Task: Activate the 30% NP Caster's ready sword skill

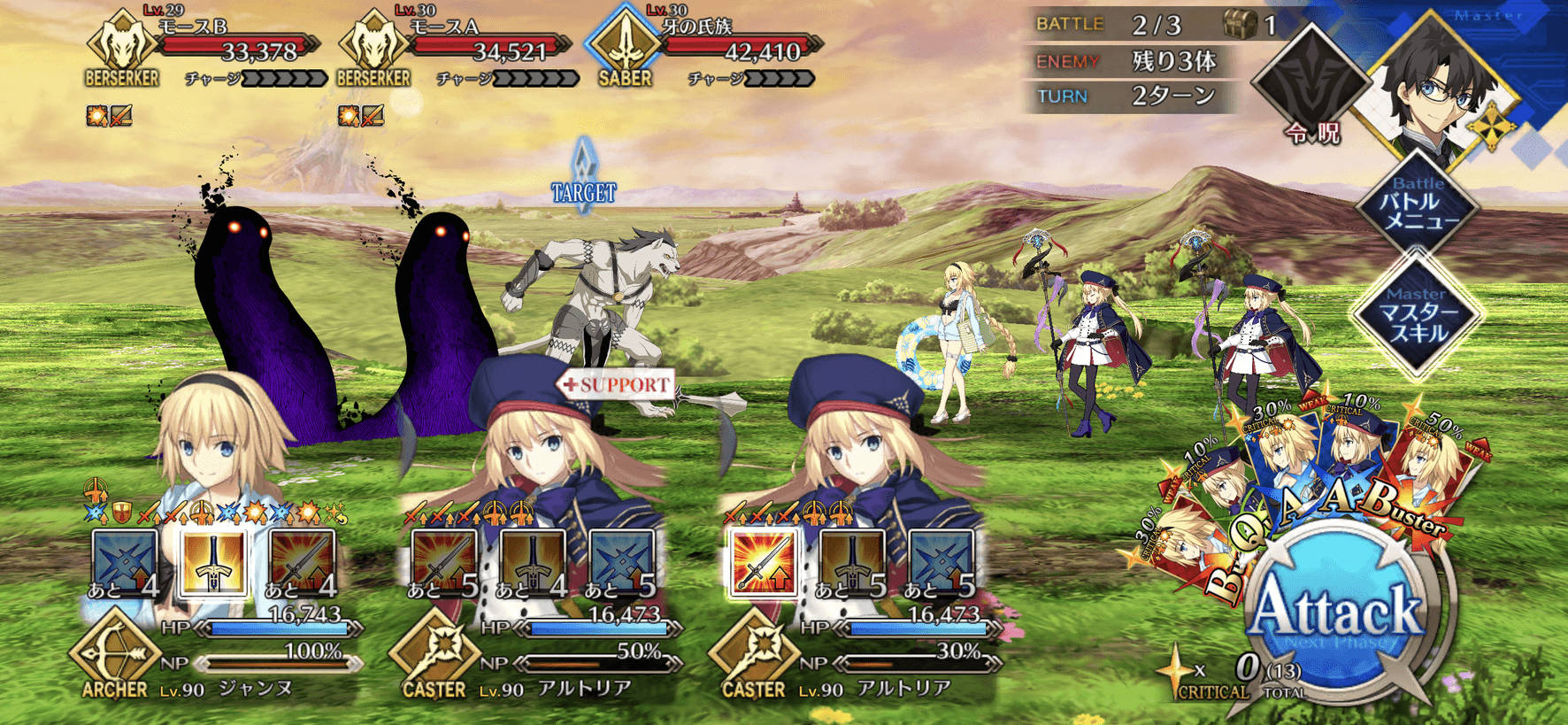Action: [x=763, y=561]
